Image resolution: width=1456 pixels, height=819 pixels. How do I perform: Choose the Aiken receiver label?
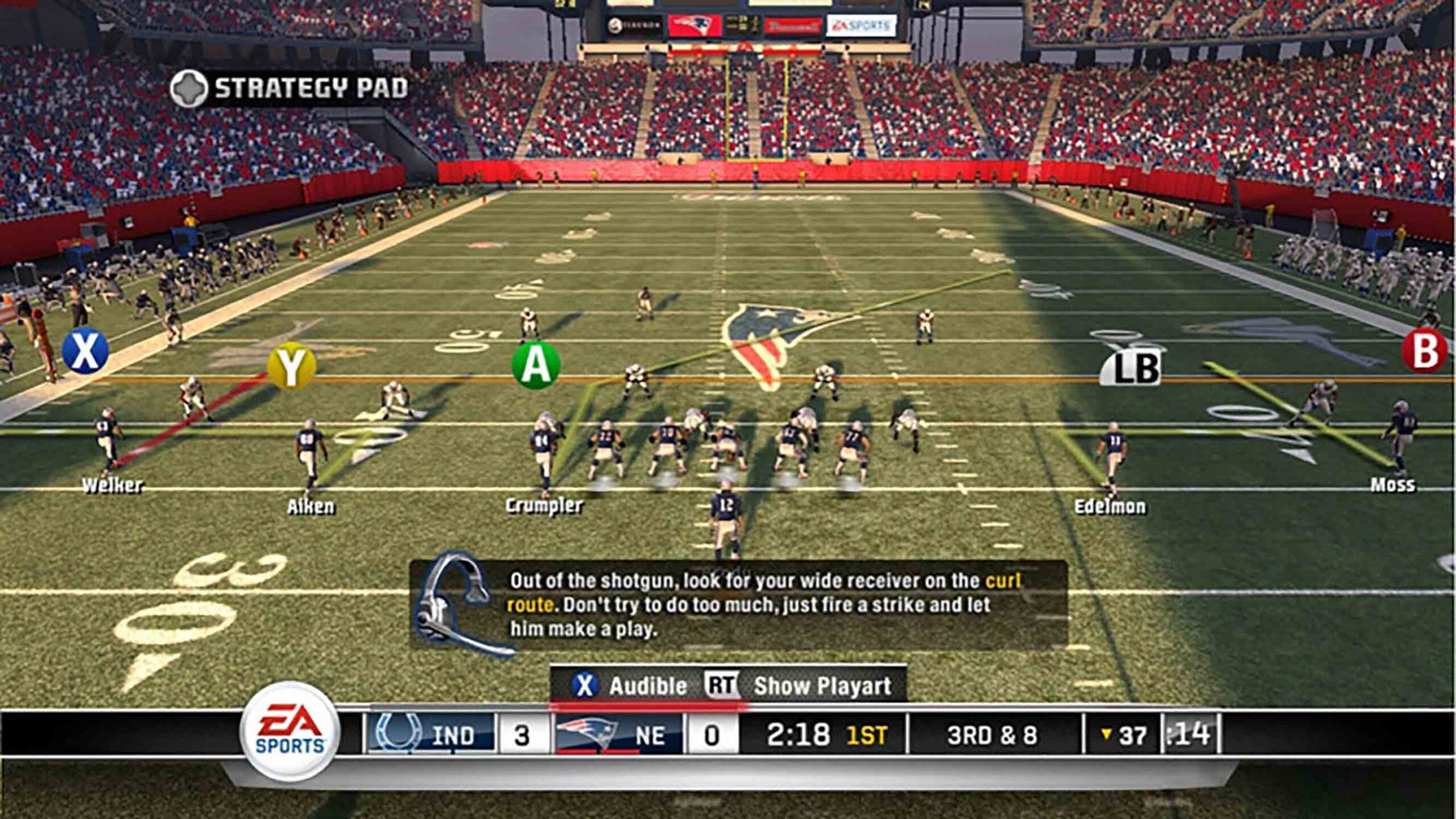pos(311,507)
